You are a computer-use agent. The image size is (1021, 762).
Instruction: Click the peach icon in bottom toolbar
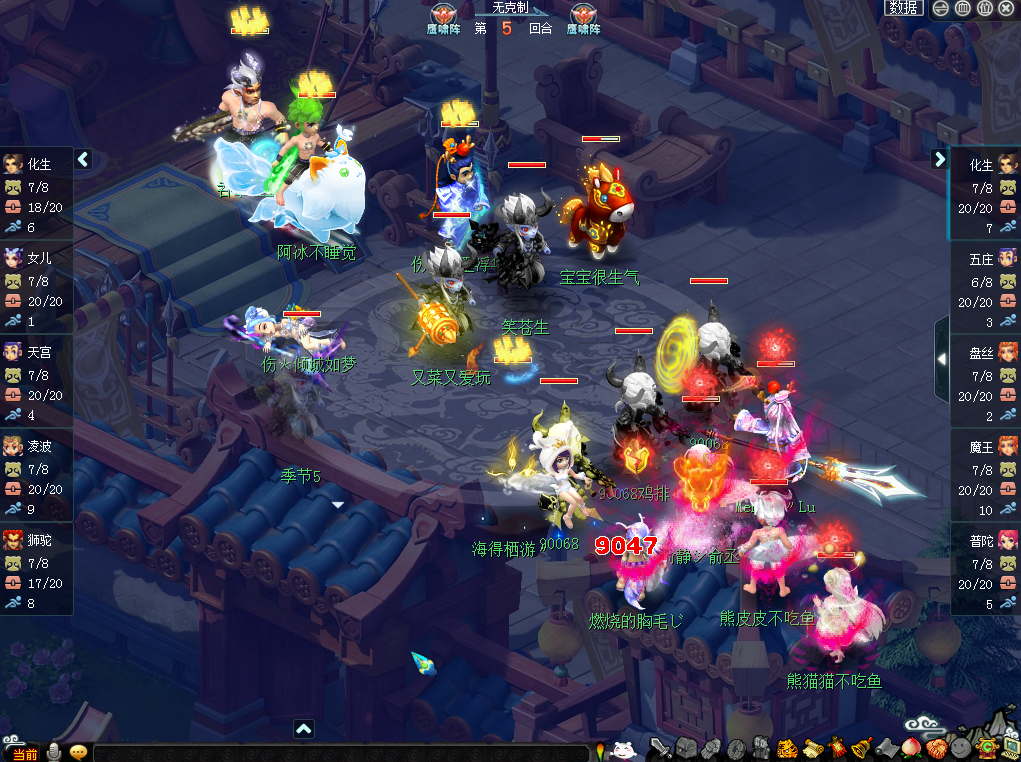(x=912, y=748)
